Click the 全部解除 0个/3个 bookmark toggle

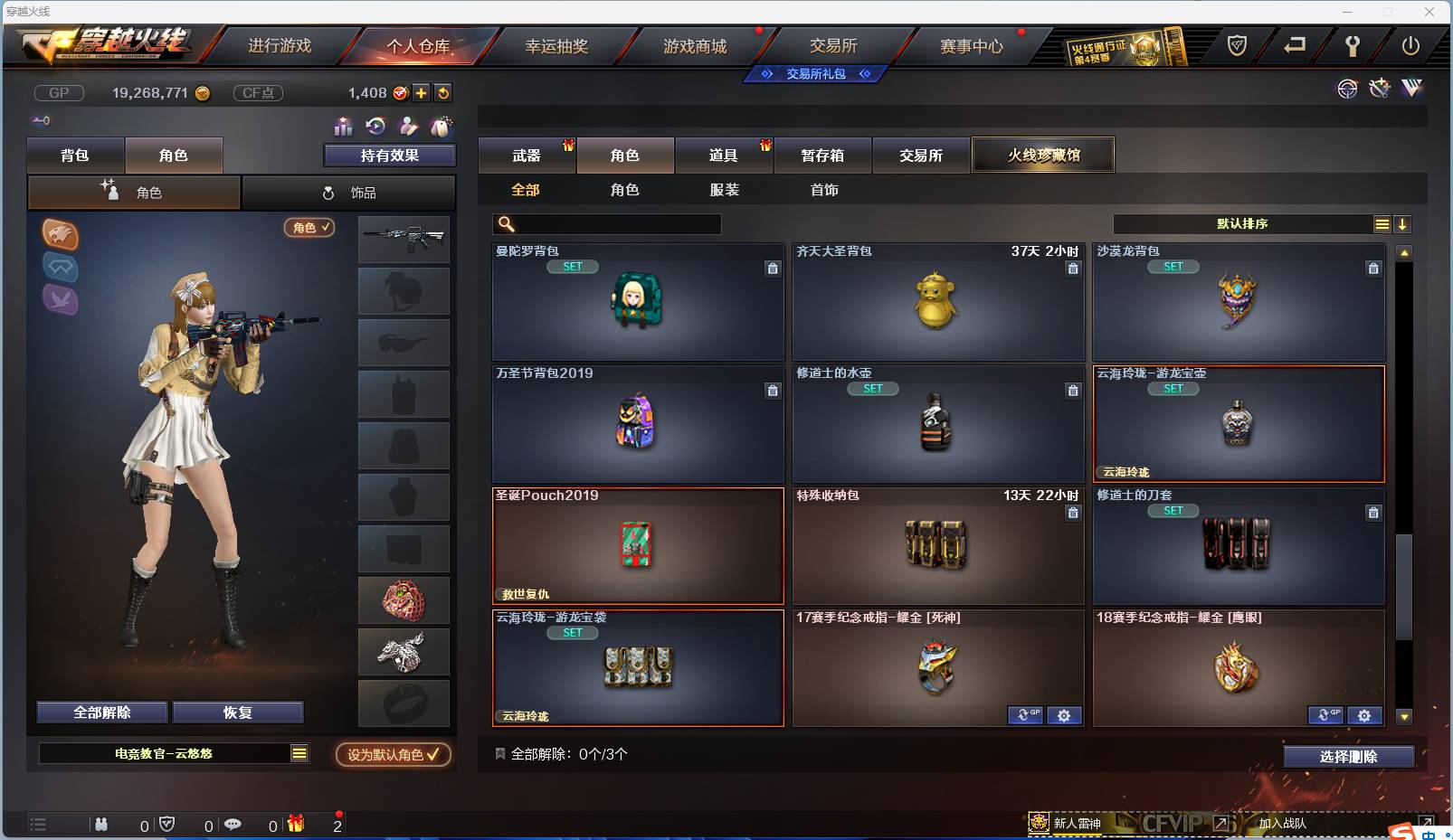[499, 755]
